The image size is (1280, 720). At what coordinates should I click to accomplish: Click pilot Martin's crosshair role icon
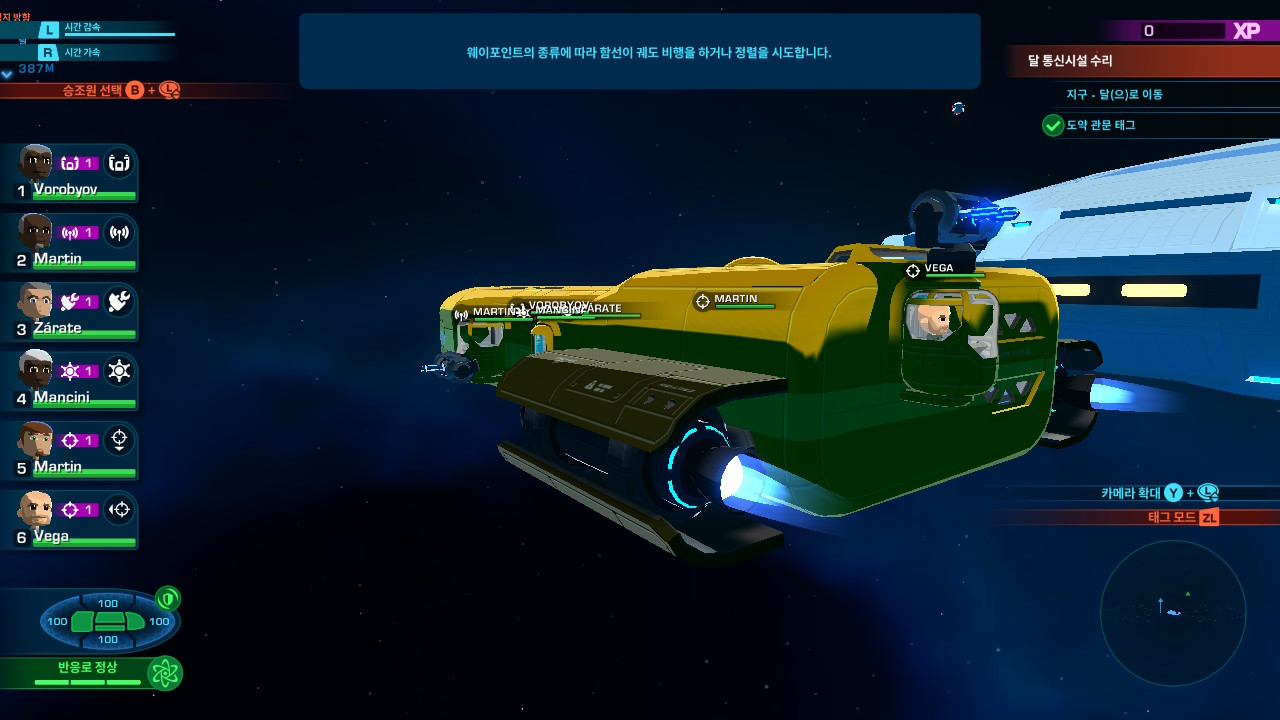click(x=120, y=440)
